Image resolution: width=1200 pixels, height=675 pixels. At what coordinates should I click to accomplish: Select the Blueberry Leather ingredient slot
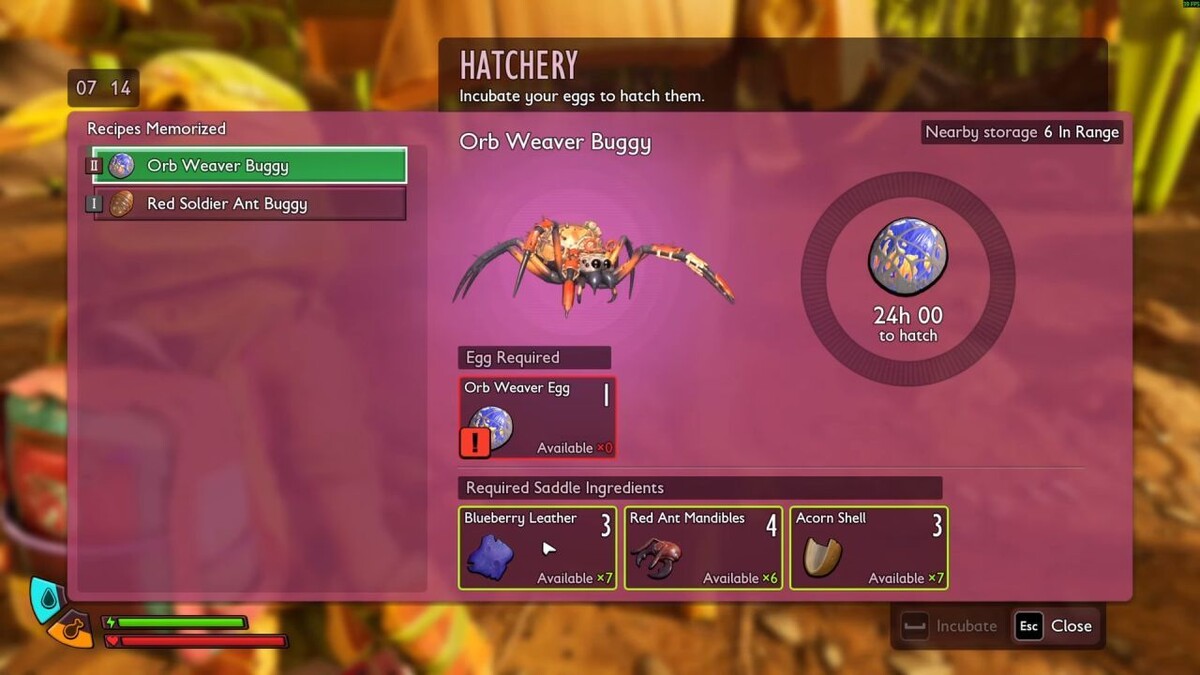[x=537, y=548]
